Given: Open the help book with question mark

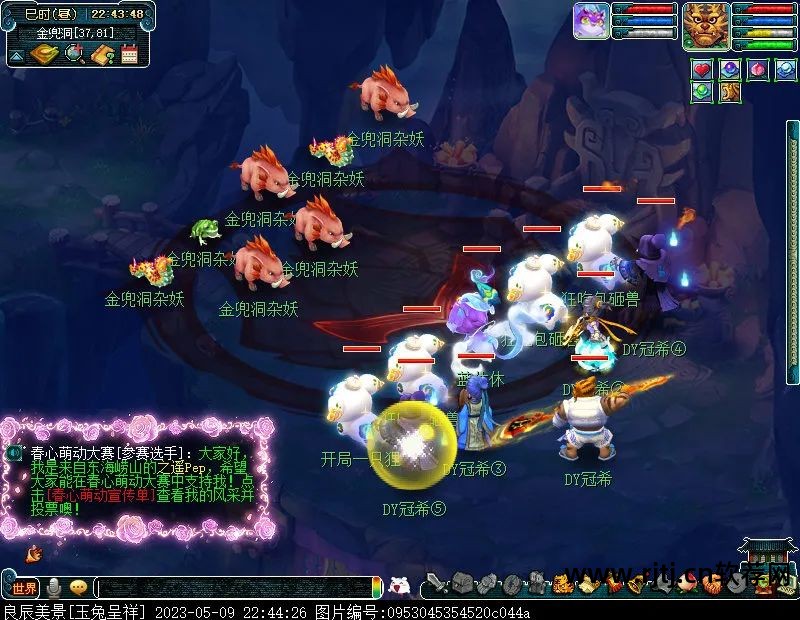Looking at the screenshot, I should pos(102,54).
